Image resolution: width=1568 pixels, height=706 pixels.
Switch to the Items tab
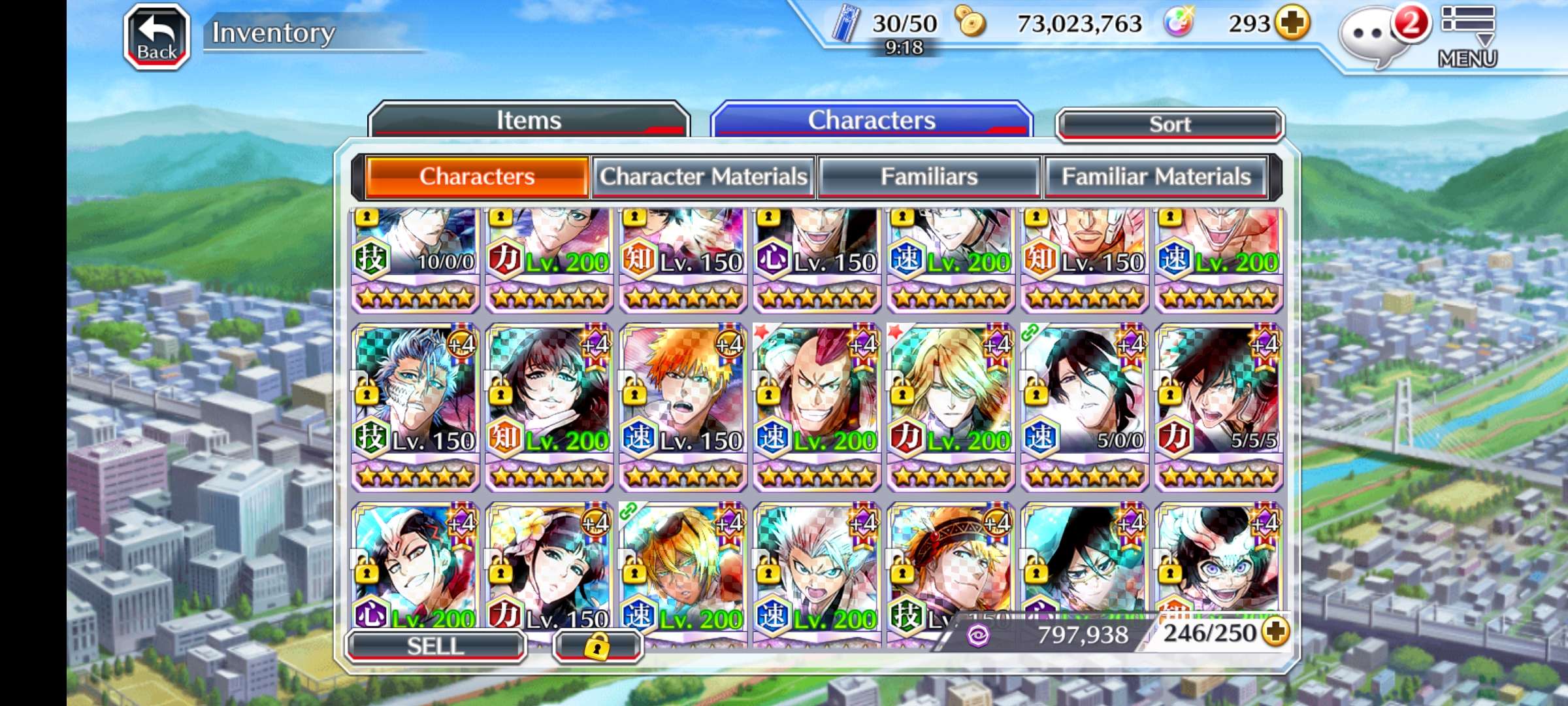click(x=529, y=120)
